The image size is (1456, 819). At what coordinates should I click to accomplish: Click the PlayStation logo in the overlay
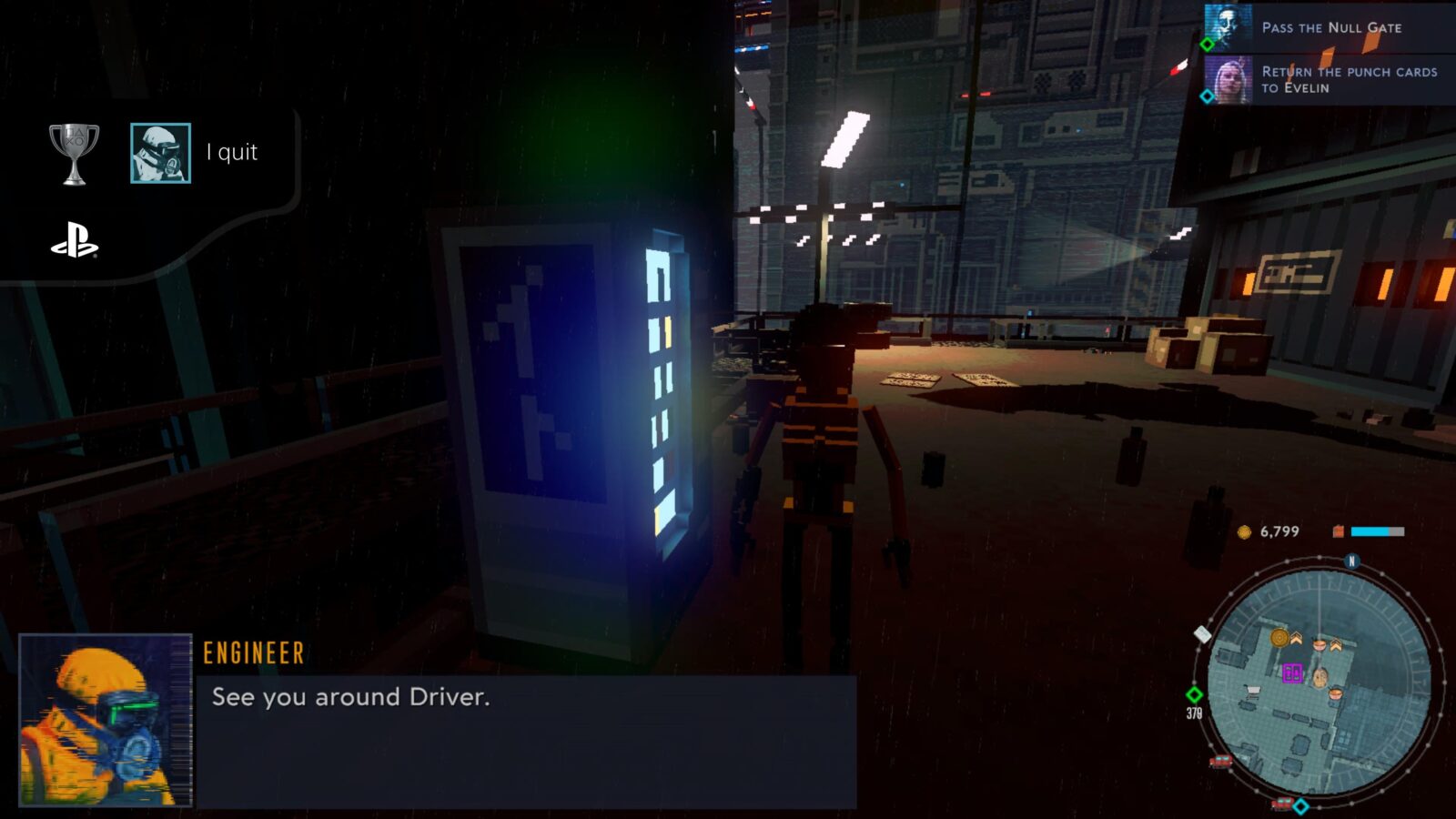74,242
